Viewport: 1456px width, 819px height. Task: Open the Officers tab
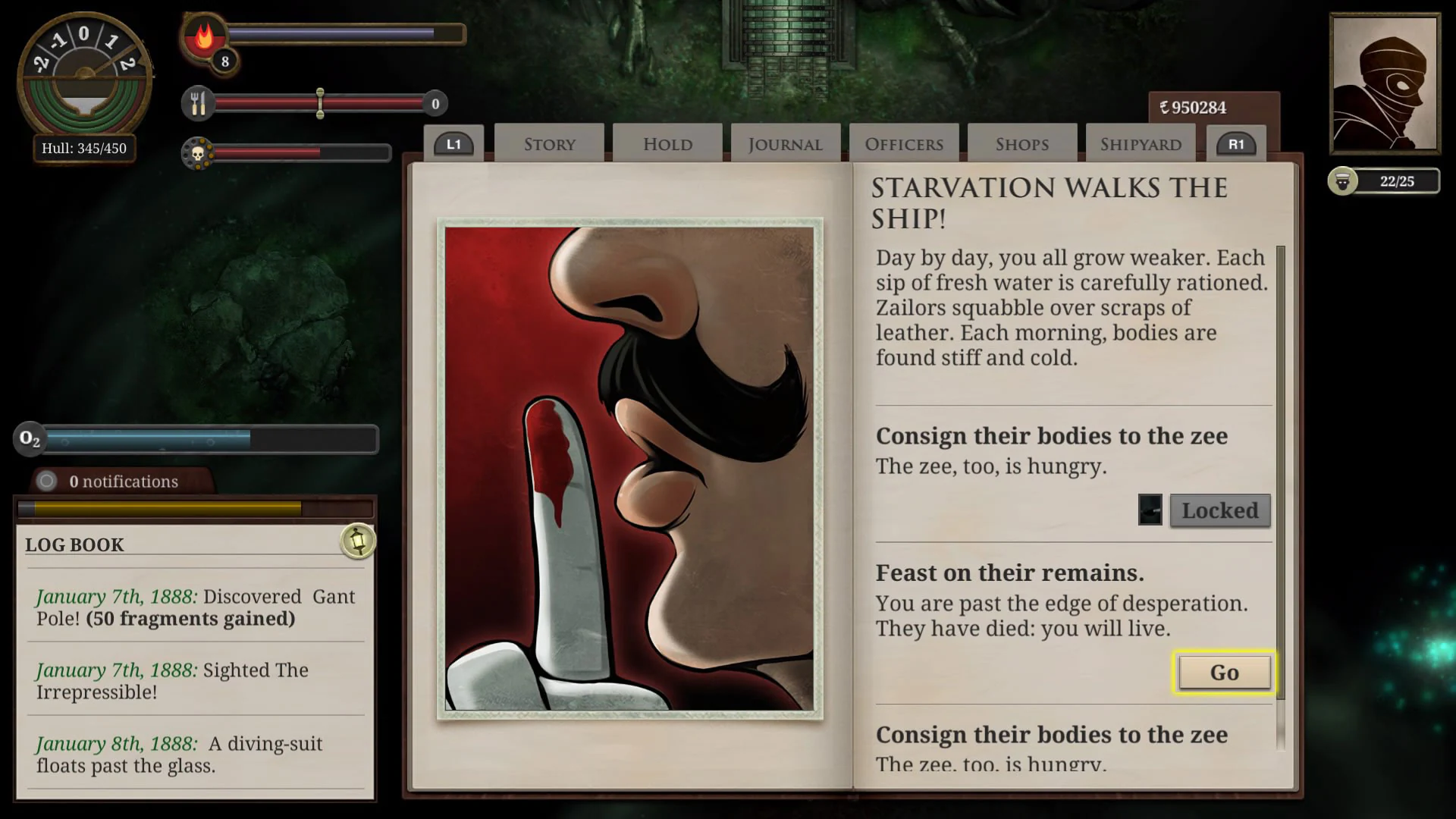tap(903, 143)
